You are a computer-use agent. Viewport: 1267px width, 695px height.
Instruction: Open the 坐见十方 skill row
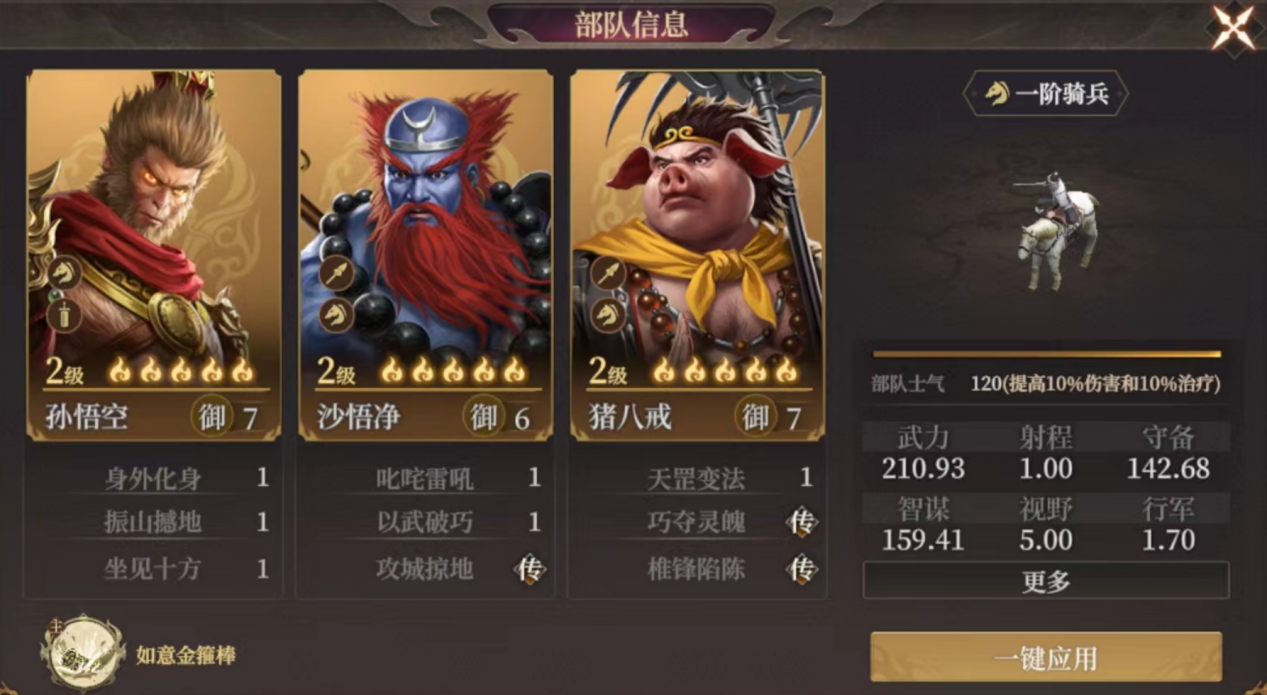point(154,569)
